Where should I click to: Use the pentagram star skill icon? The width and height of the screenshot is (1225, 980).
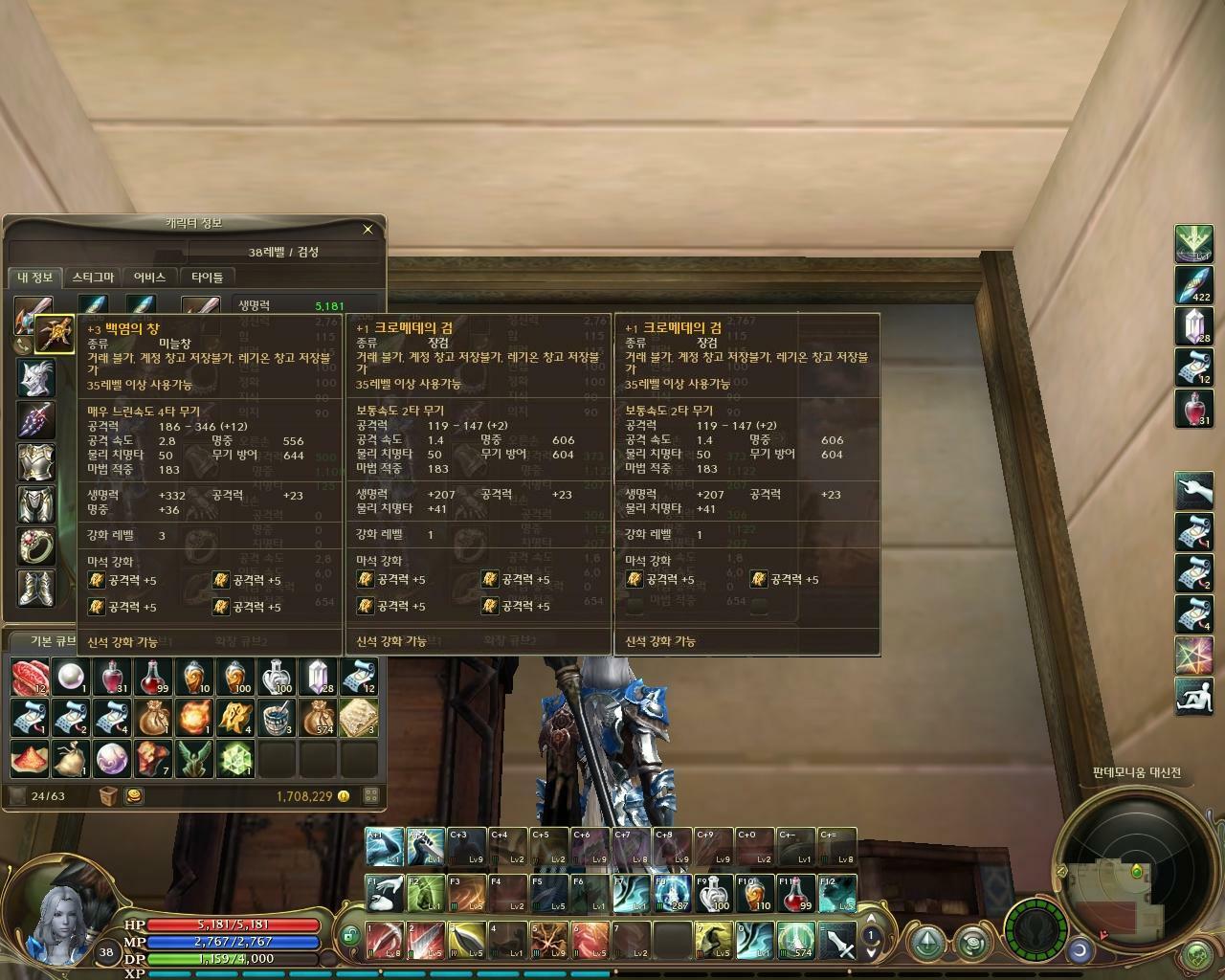point(1193,655)
